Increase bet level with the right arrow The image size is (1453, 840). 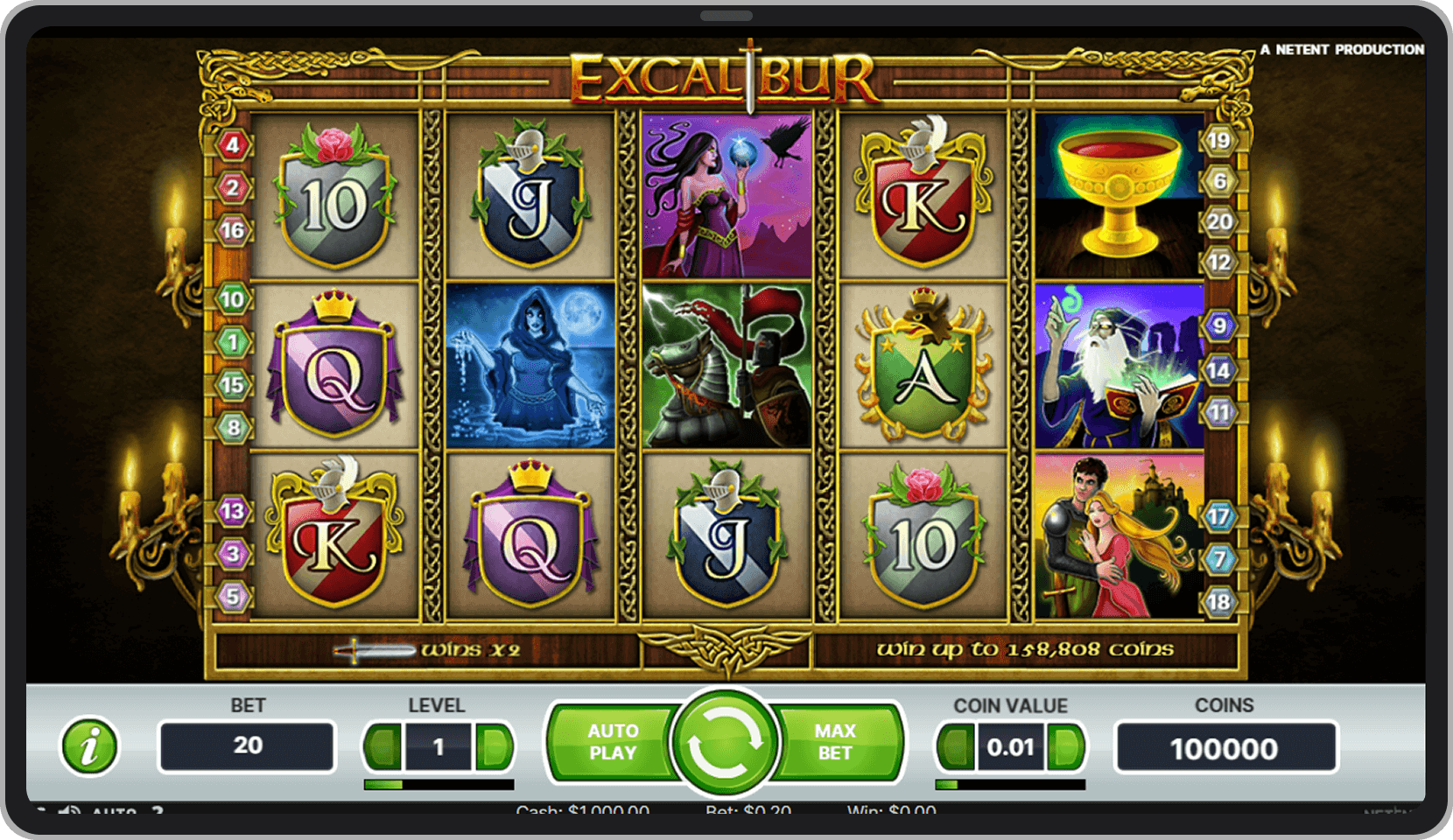click(x=493, y=746)
